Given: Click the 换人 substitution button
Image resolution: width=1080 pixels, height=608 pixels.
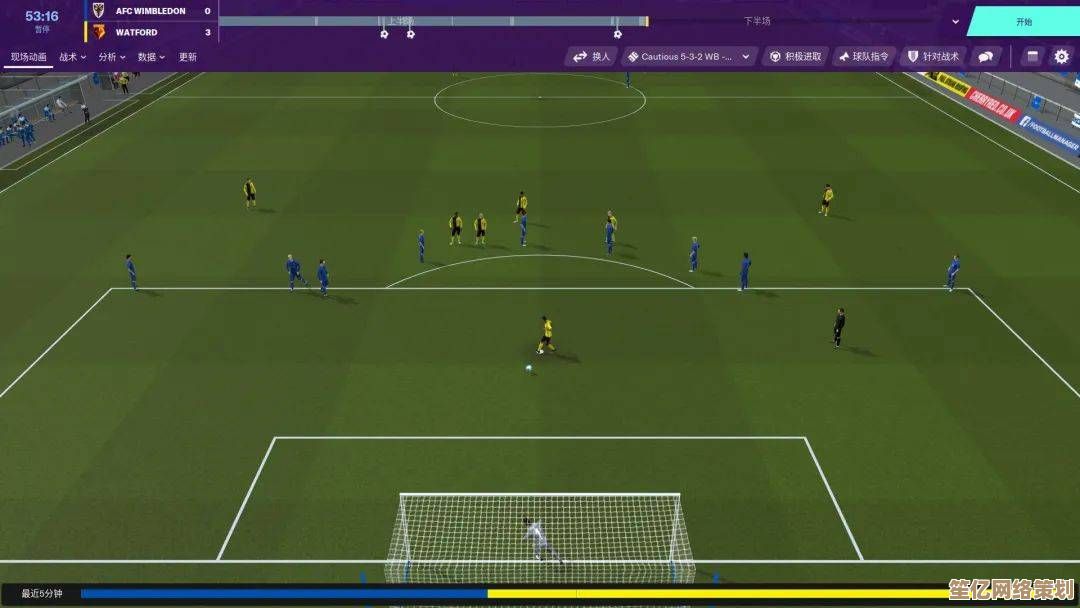Looking at the screenshot, I should (591, 57).
